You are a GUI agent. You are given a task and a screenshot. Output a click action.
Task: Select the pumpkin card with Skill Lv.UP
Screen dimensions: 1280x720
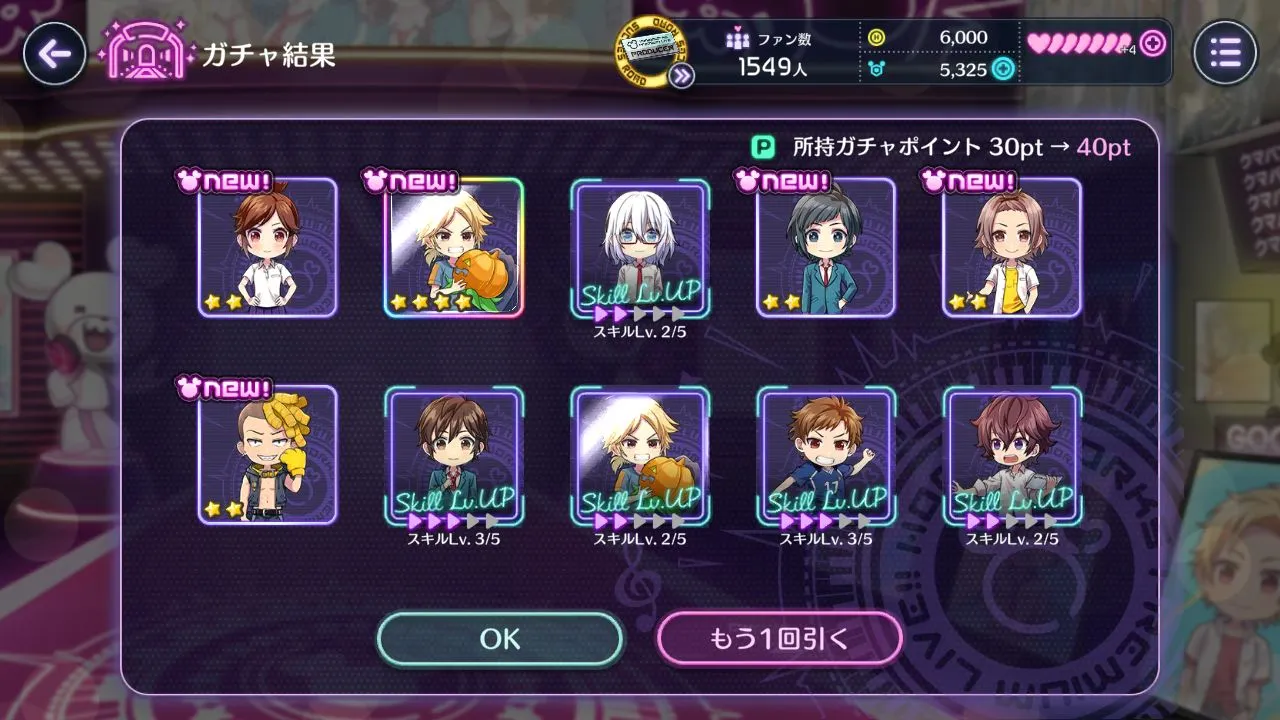(640, 455)
